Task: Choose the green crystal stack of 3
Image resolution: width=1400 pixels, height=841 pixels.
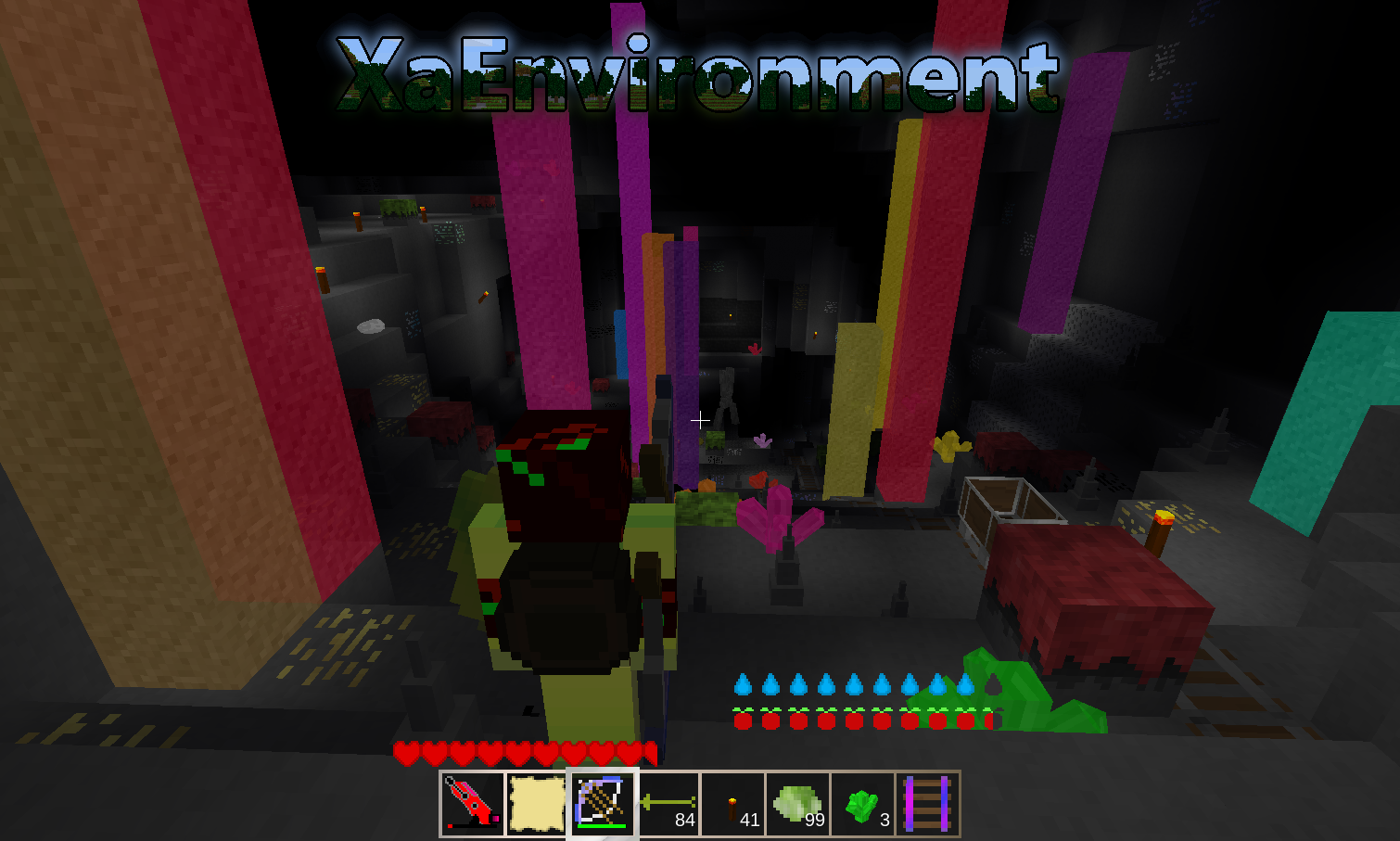Action: 862,803
